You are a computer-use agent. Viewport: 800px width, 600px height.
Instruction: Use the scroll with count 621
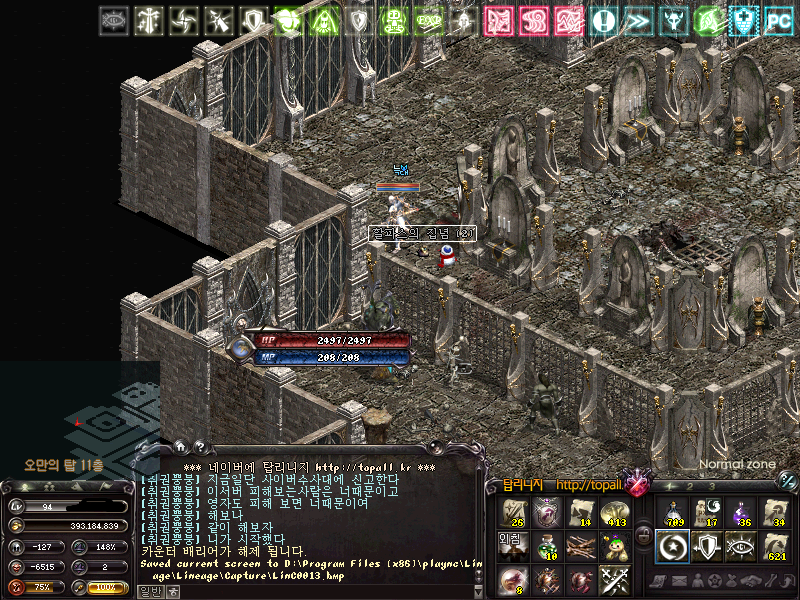[775, 547]
